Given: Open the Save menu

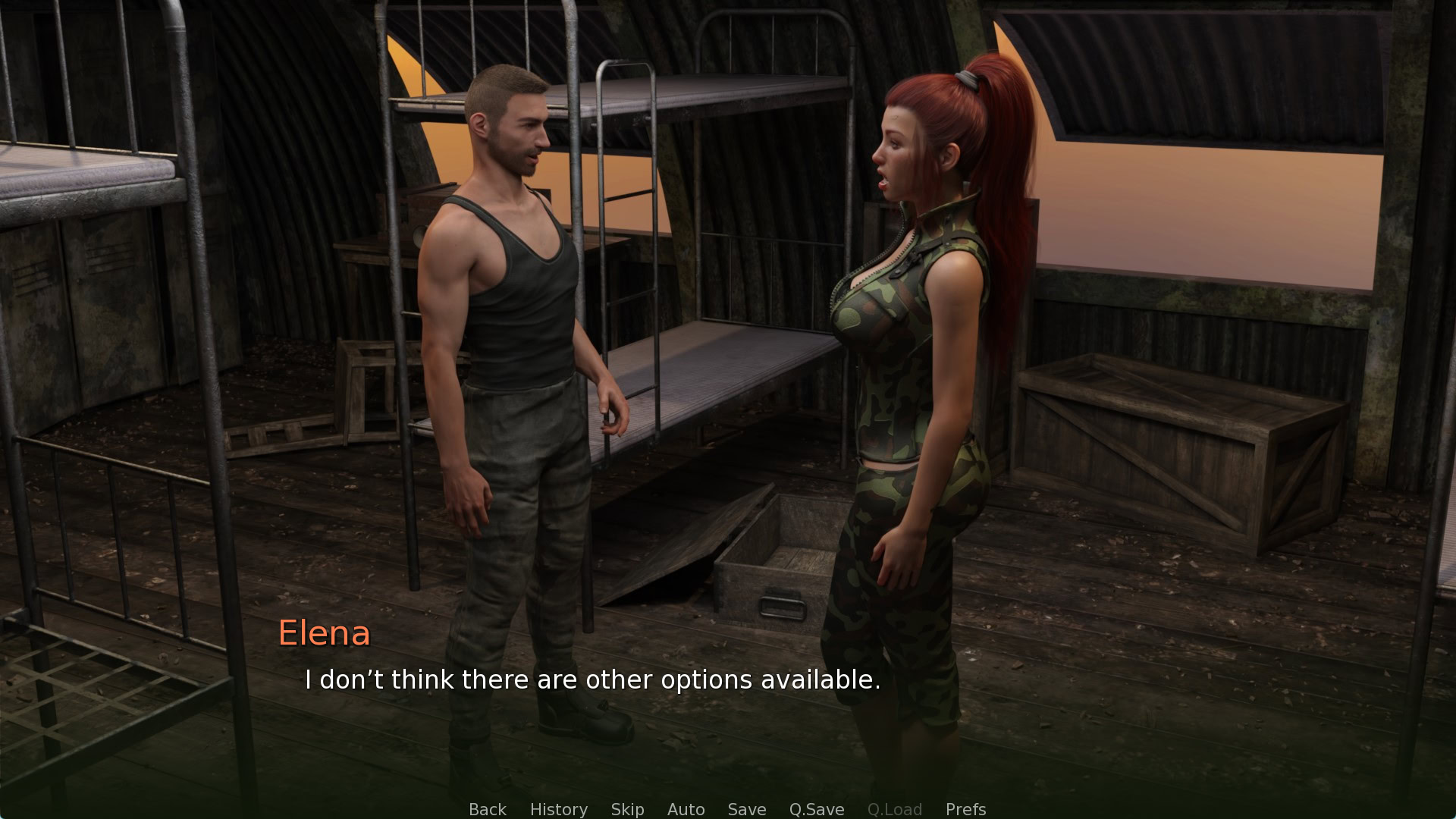Looking at the screenshot, I should click(746, 809).
